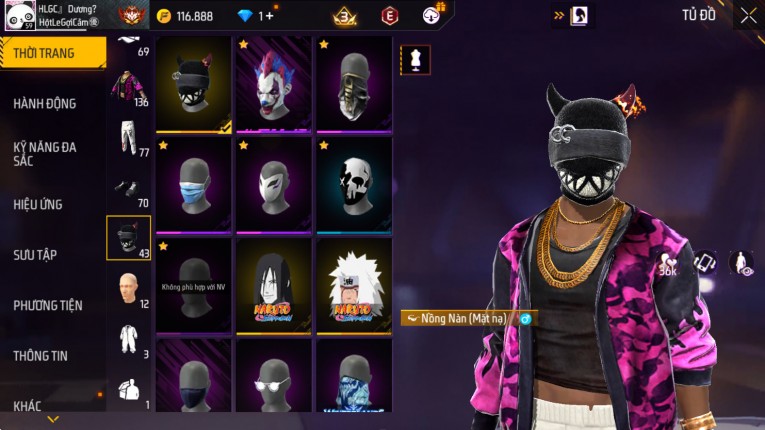Select the pink camo jacket category
The image size is (765, 430).
pos(128,87)
